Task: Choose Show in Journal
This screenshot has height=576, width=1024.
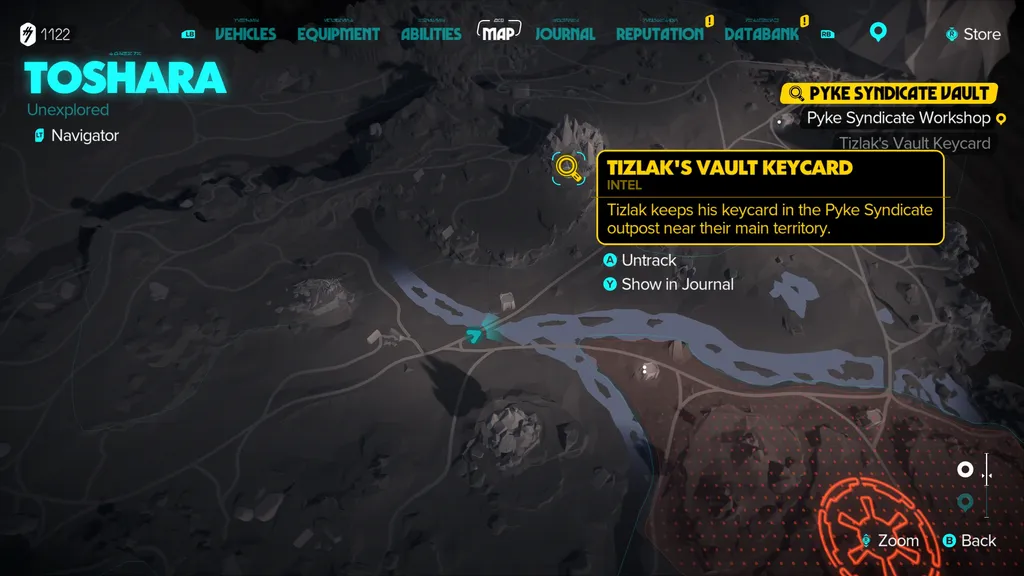Action: tap(676, 284)
